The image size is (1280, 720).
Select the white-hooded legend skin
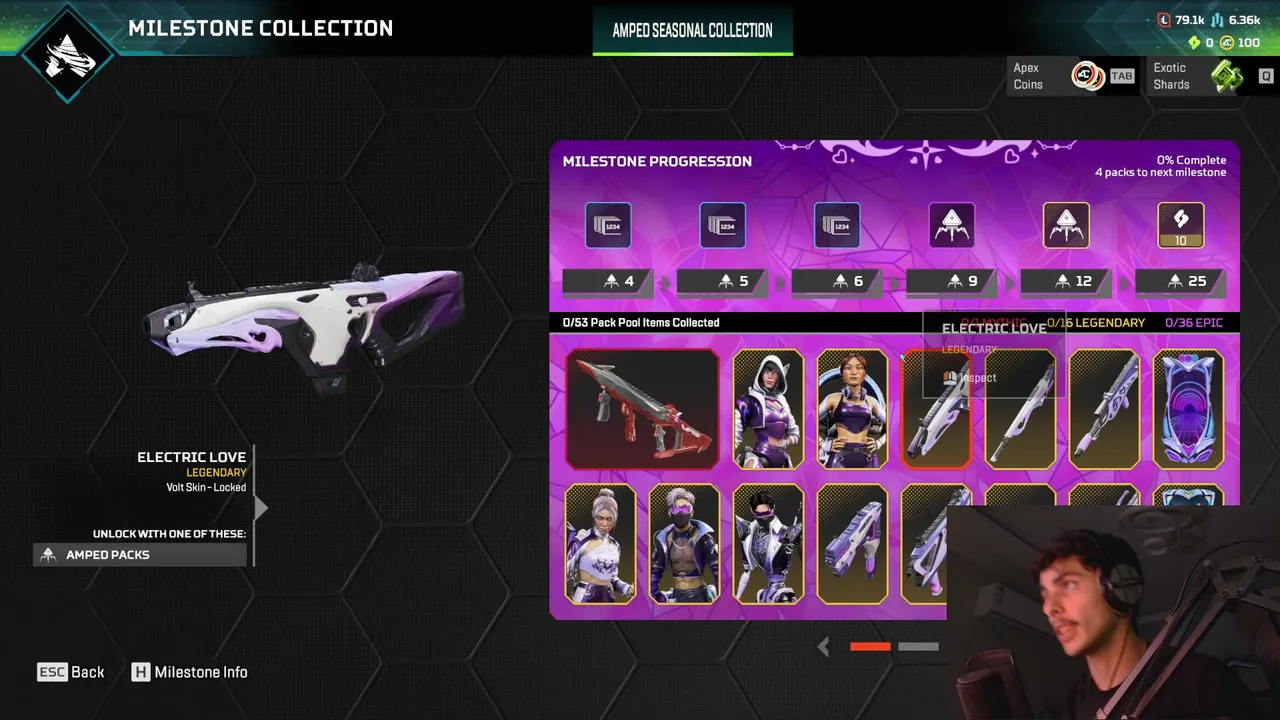click(768, 409)
